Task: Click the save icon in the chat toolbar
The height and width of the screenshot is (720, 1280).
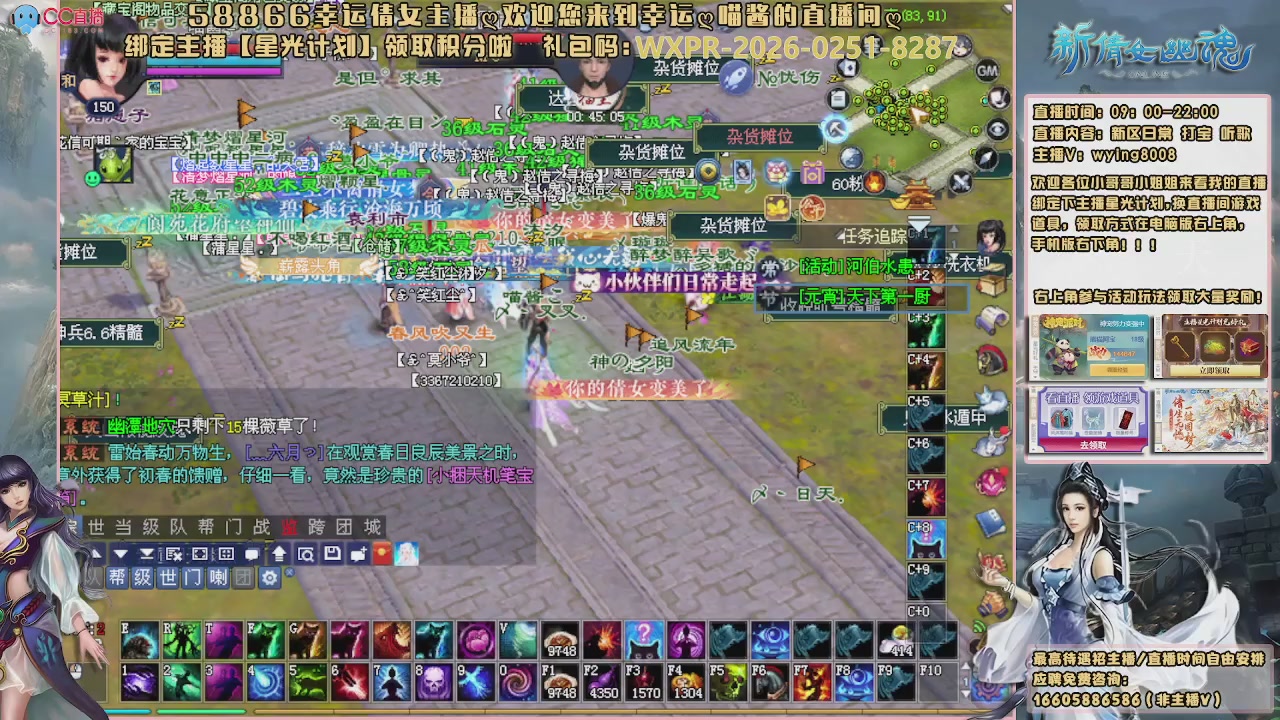Action: tap(332, 553)
